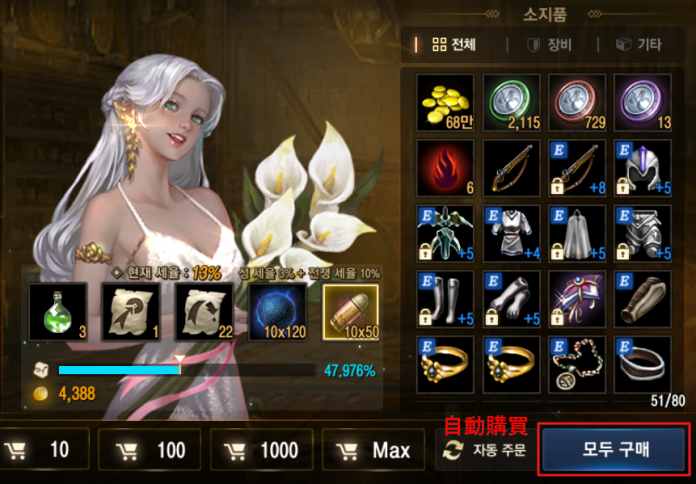Select the white cloak inventory slot
The image size is (696, 484).
(x=578, y=233)
